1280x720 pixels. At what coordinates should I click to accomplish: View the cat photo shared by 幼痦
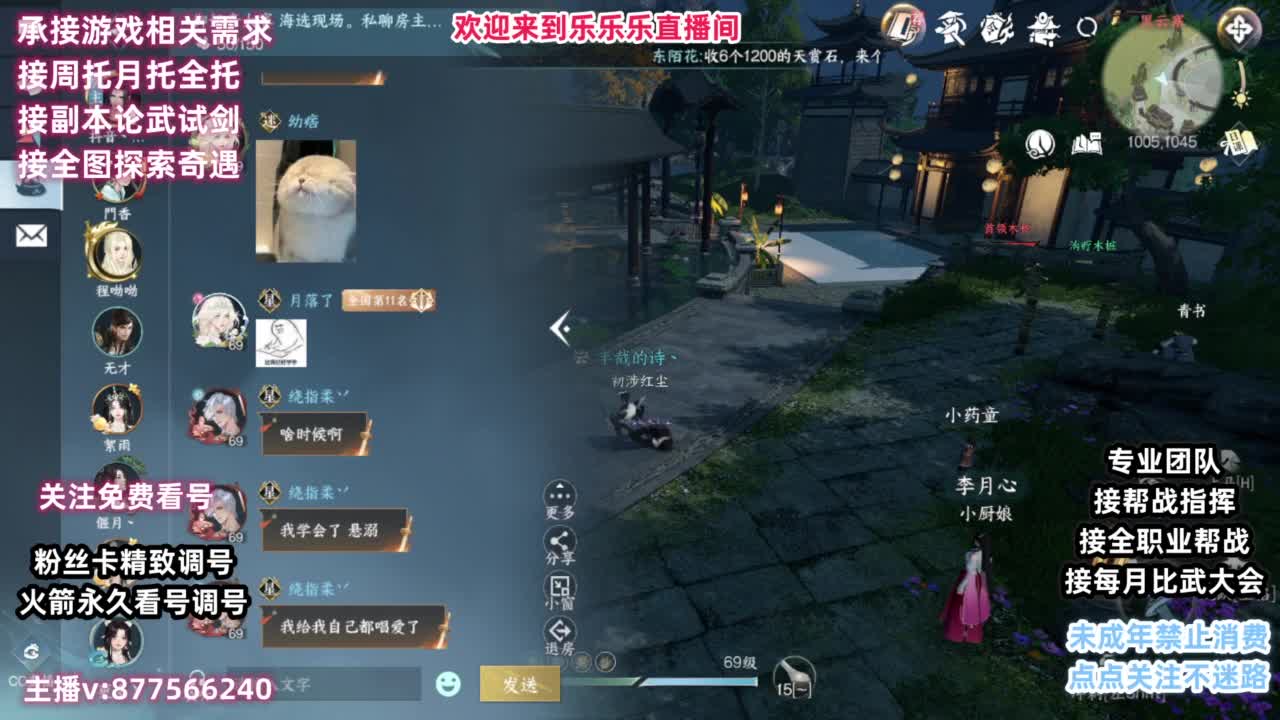307,198
